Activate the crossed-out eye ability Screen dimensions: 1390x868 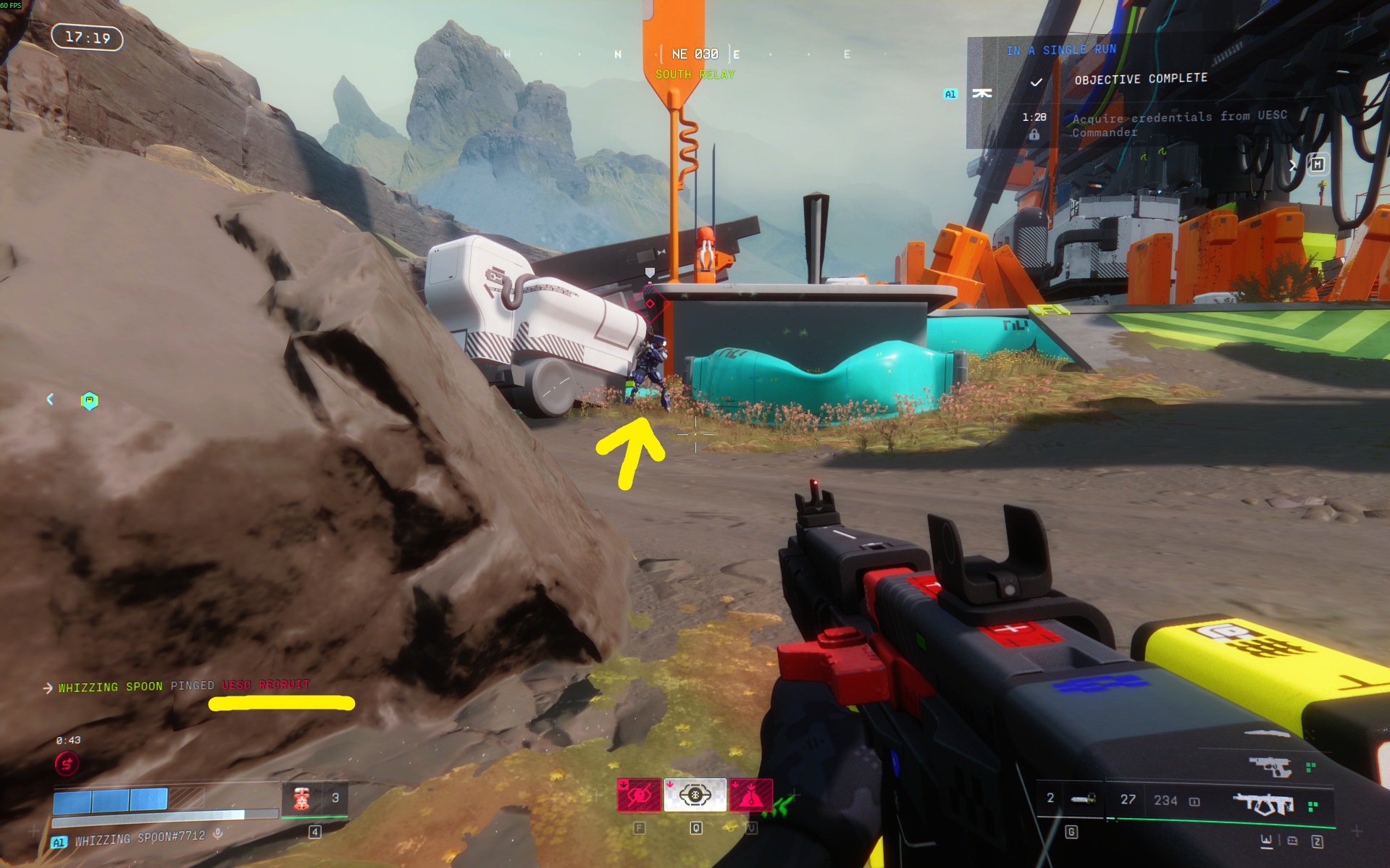pyautogui.click(x=638, y=796)
